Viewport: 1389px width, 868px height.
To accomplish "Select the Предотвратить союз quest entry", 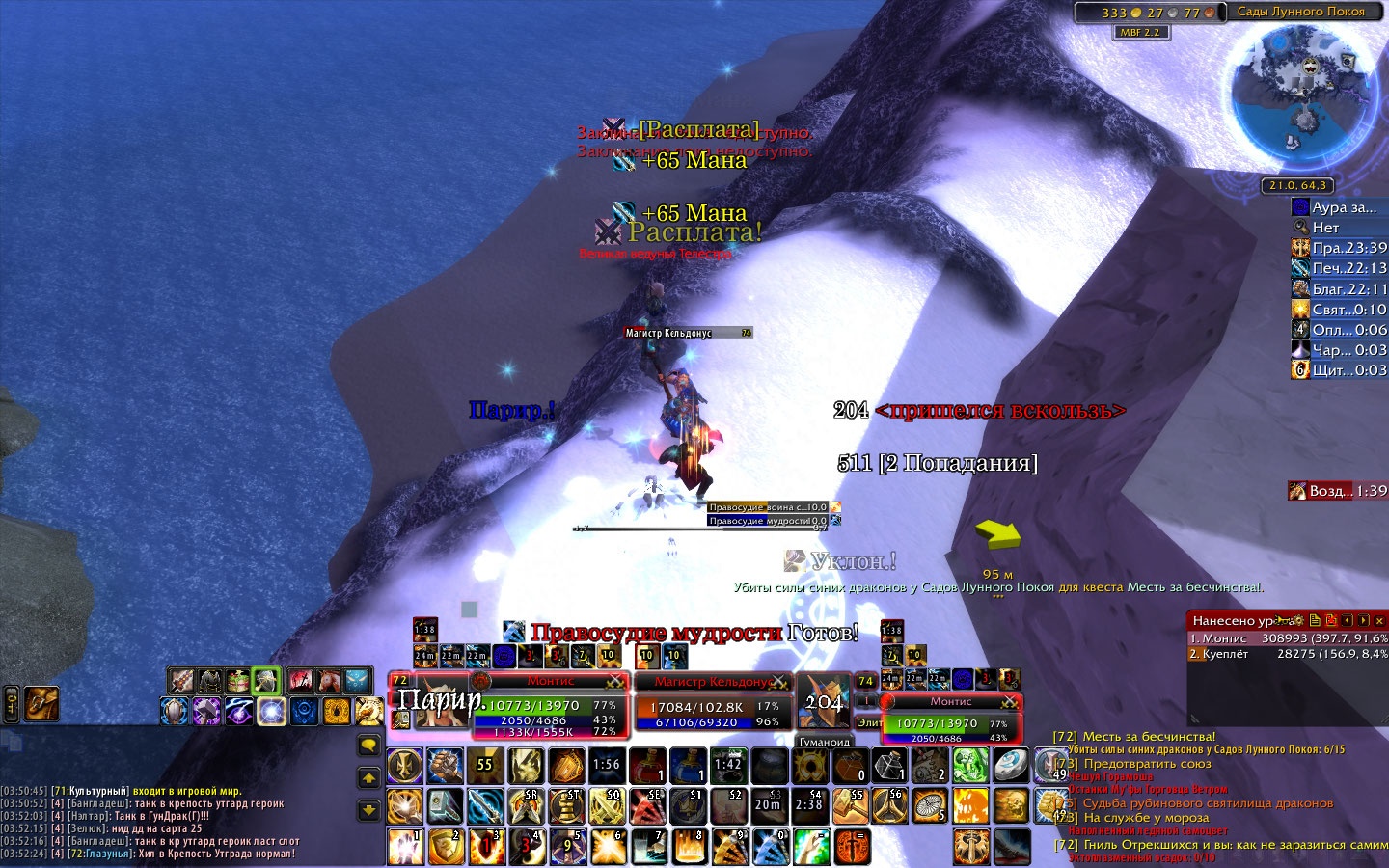I will (1147, 764).
